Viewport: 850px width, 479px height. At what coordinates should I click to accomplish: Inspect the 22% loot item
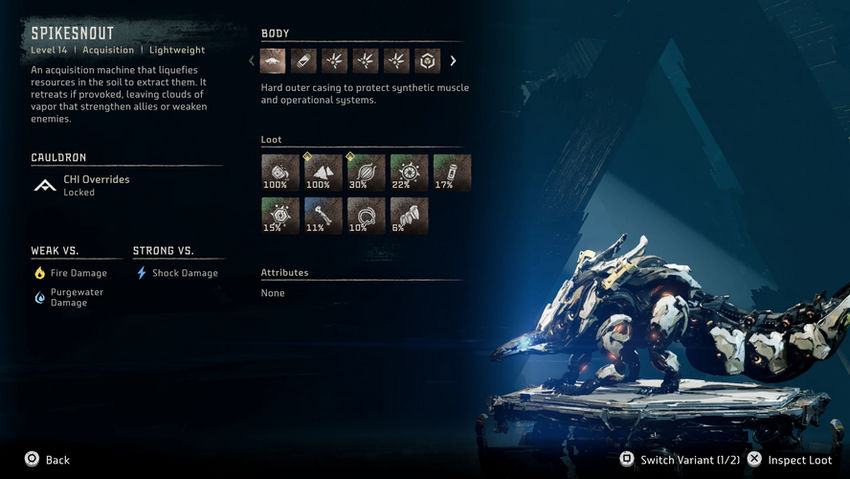pyautogui.click(x=409, y=172)
